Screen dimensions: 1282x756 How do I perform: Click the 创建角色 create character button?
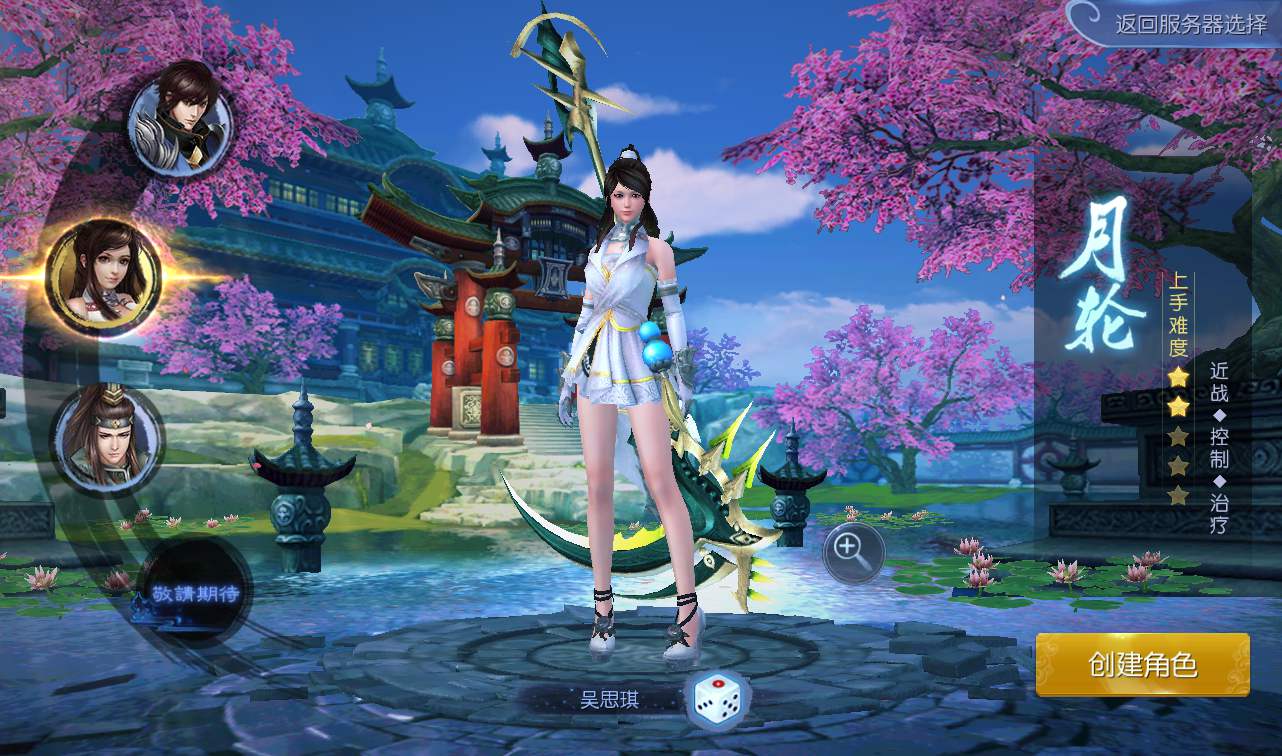pos(1142,665)
